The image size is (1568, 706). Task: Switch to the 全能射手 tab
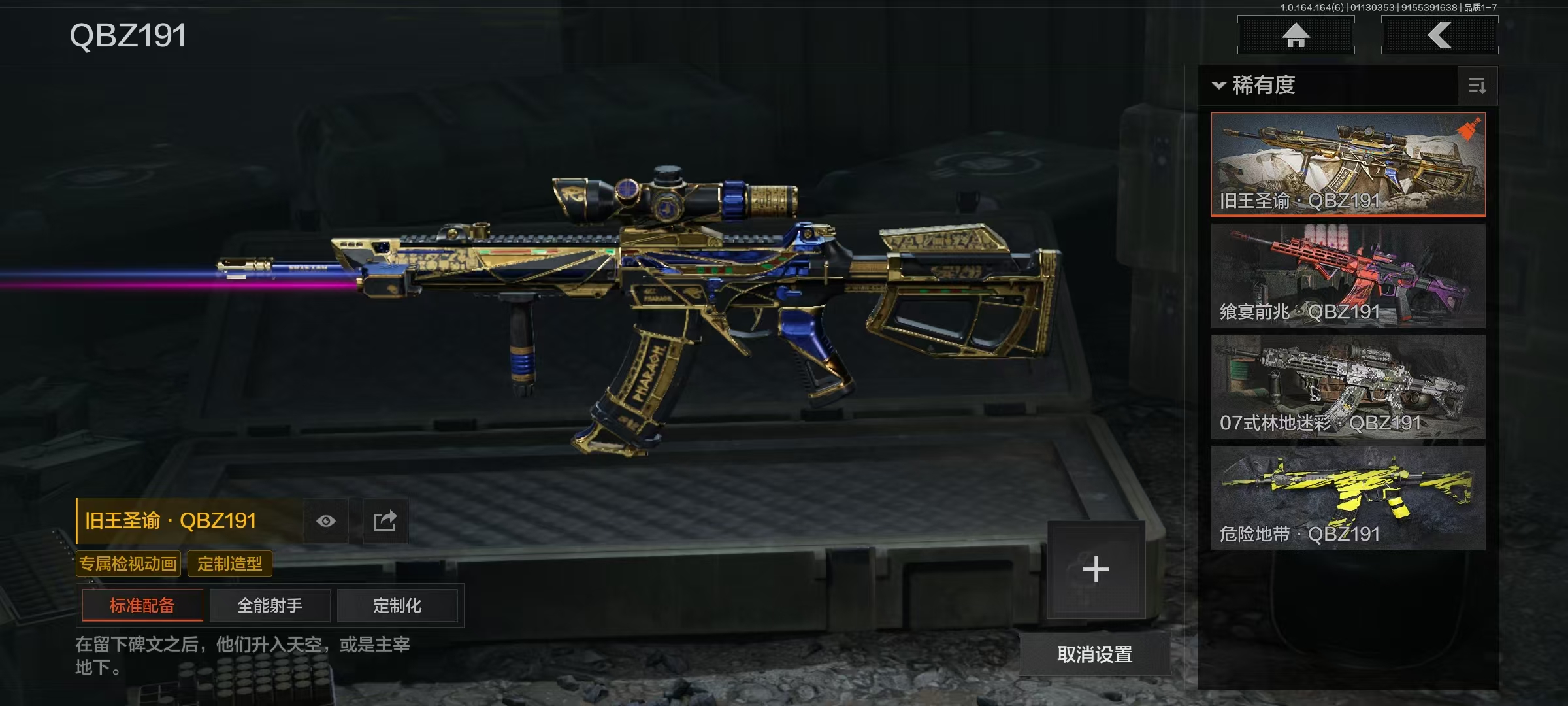[270, 605]
